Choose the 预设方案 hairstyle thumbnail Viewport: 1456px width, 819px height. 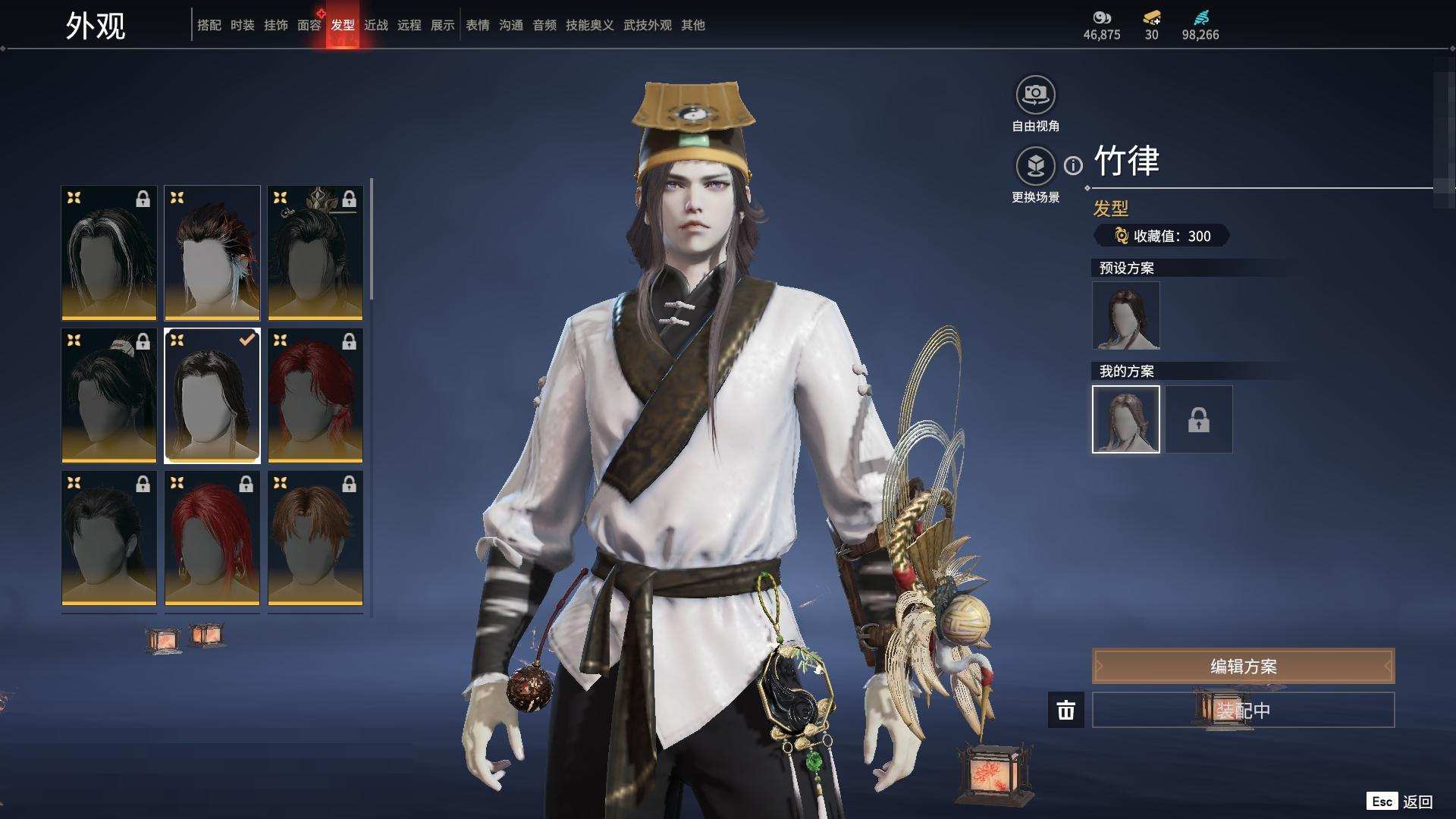(x=1125, y=315)
